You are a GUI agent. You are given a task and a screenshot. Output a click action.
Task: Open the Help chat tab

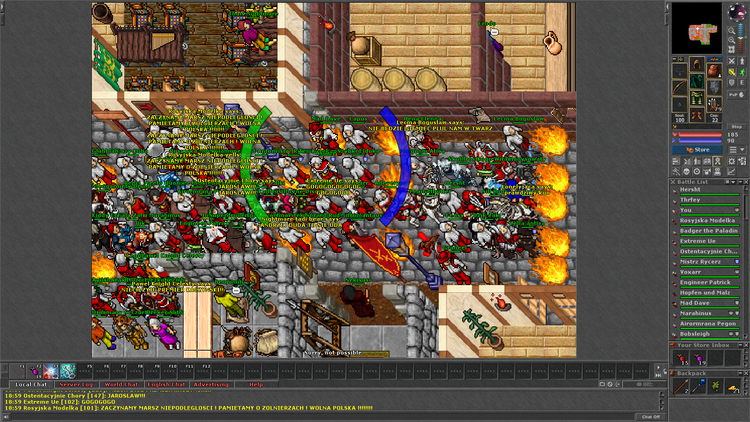pos(256,384)
